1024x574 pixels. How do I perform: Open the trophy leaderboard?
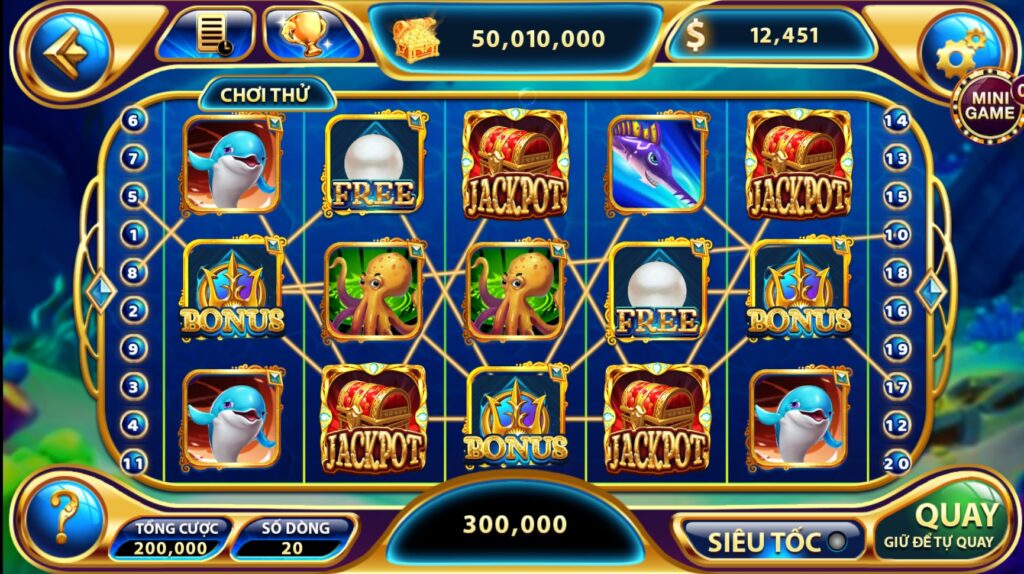(x=313, y=34)
